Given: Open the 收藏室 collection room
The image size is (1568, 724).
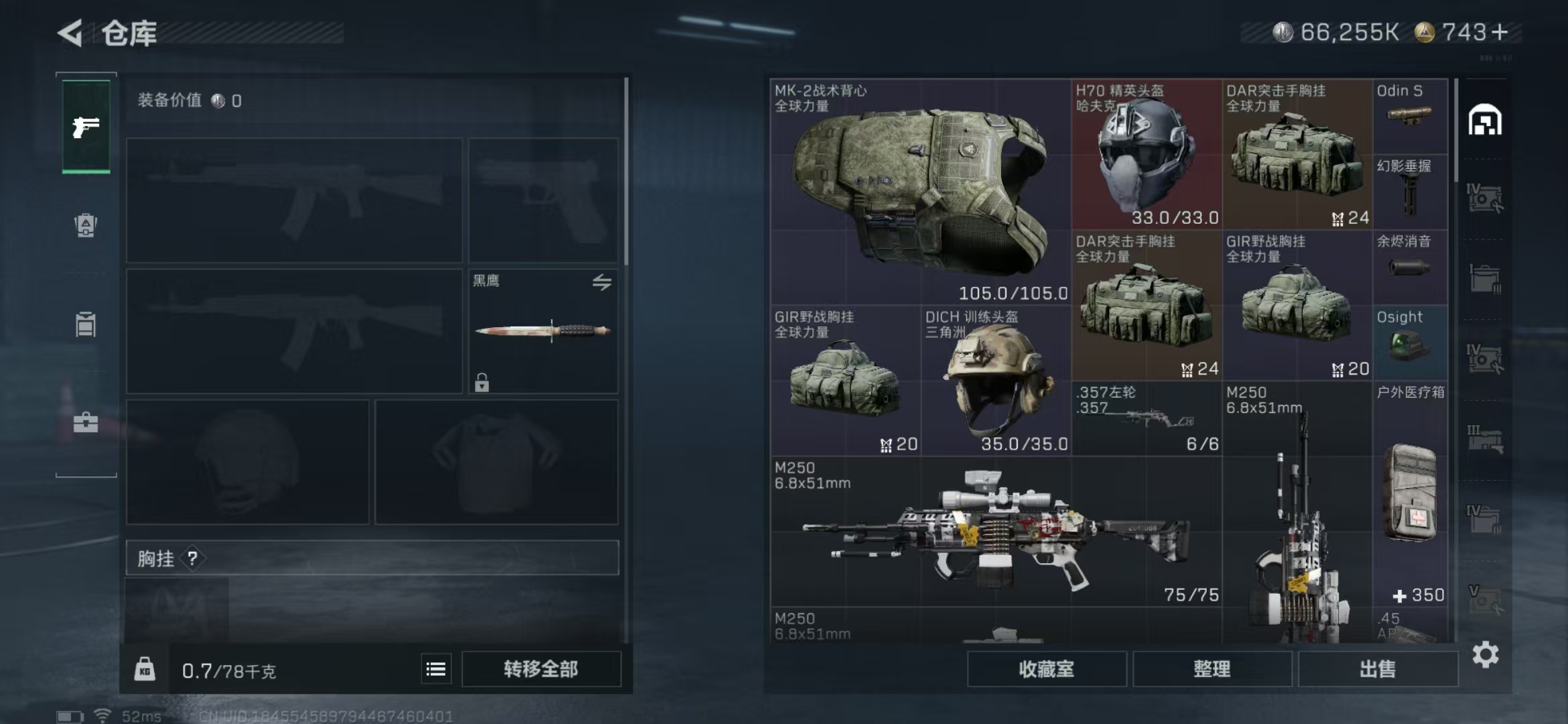Looking at the screenshot, I should 1046,669.
